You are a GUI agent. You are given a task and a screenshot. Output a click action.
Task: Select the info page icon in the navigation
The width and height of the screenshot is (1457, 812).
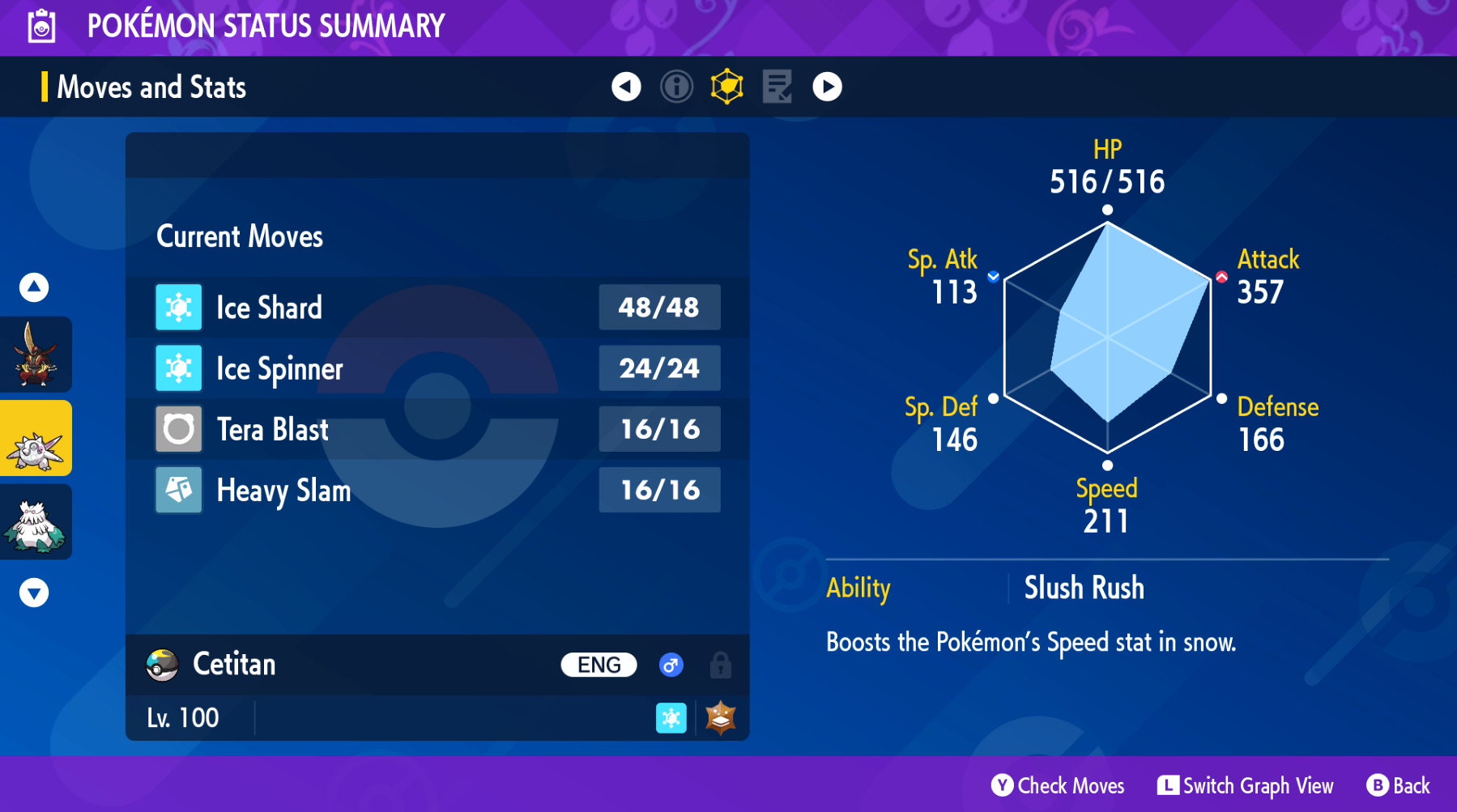click(x=676, y=87)
